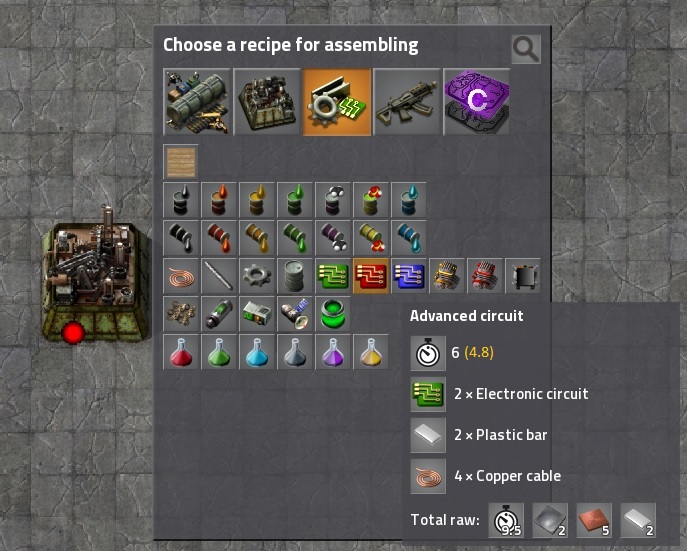
Task: Choose the fill water barrel recipe
Action: tap(409, 200)
